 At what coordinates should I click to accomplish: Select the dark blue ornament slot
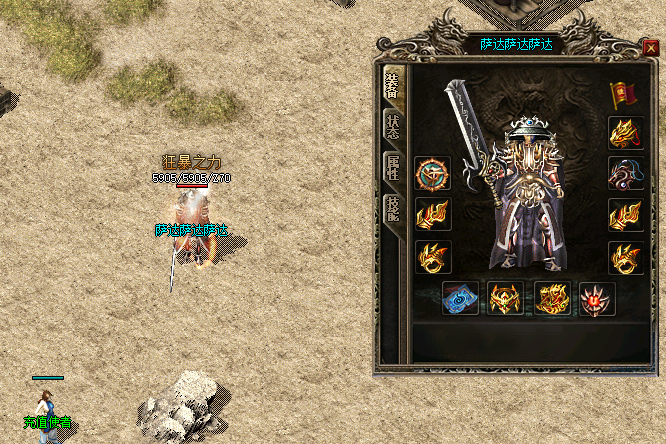tap(625, 173)
